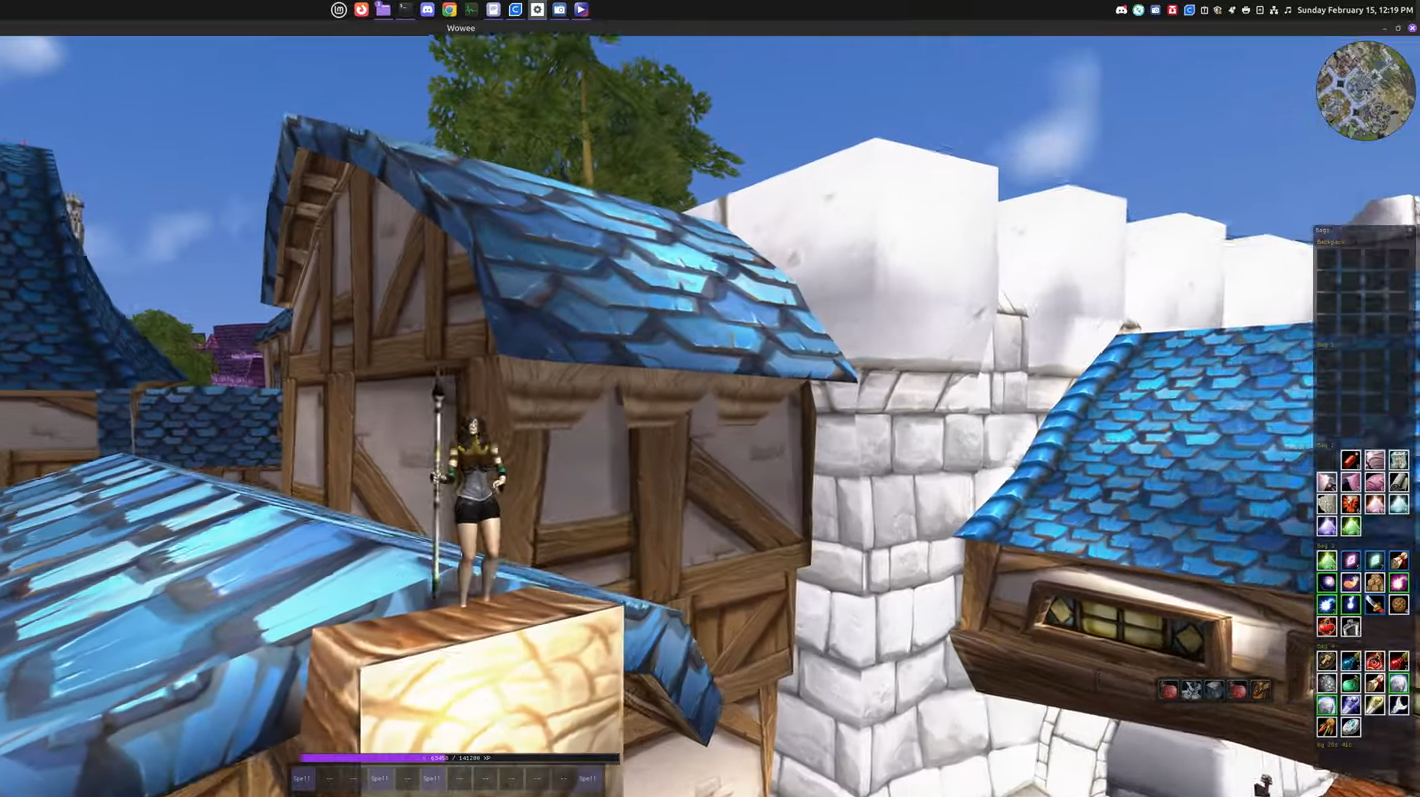This screenshot has height=797, width=1420.
Task: Click the Backpack header in the Bags panel
Action: (1330, 241)
